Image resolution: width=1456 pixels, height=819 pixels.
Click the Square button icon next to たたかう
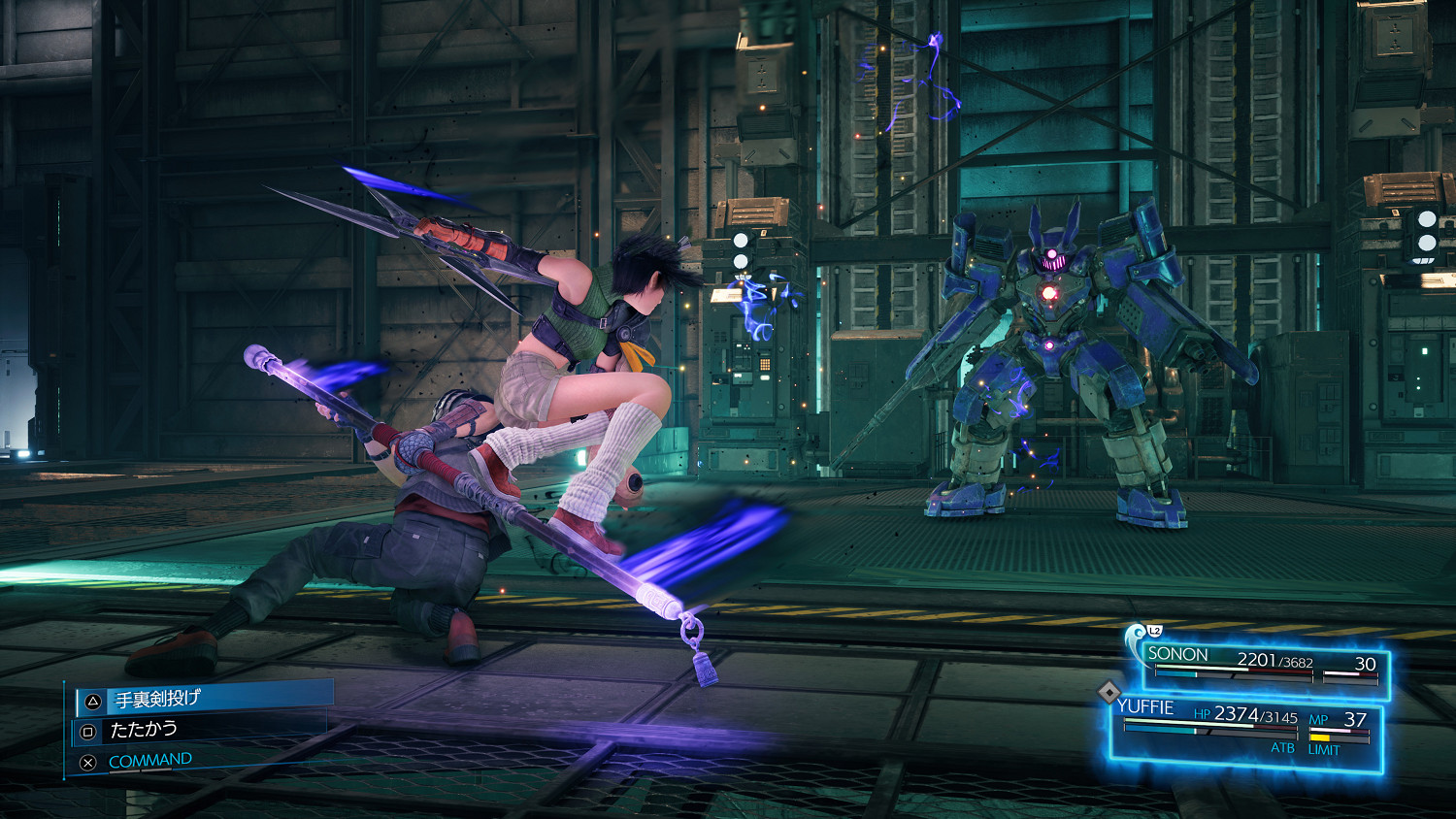(89, 730)
